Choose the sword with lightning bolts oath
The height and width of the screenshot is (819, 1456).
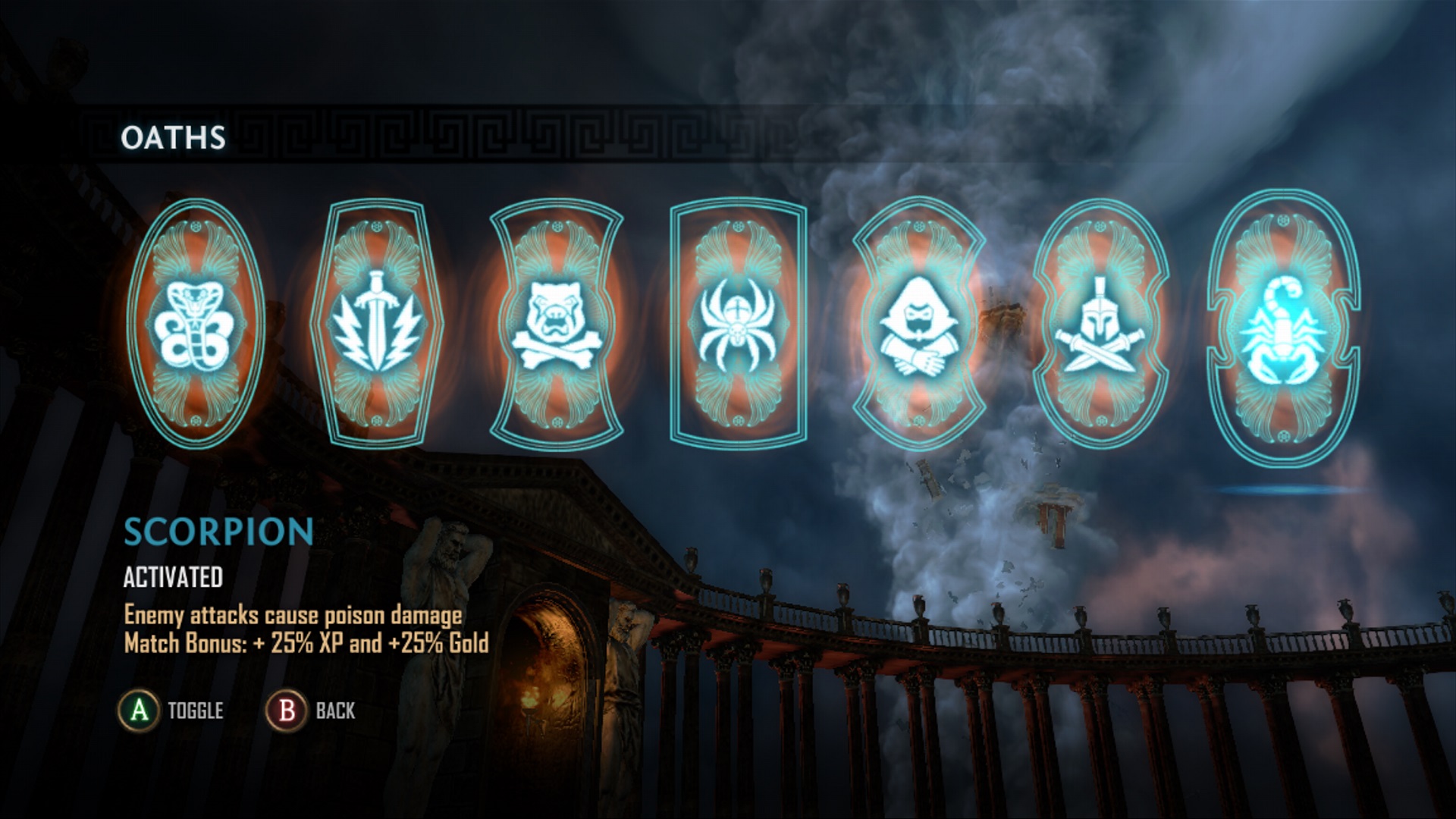tap(377, 325)
